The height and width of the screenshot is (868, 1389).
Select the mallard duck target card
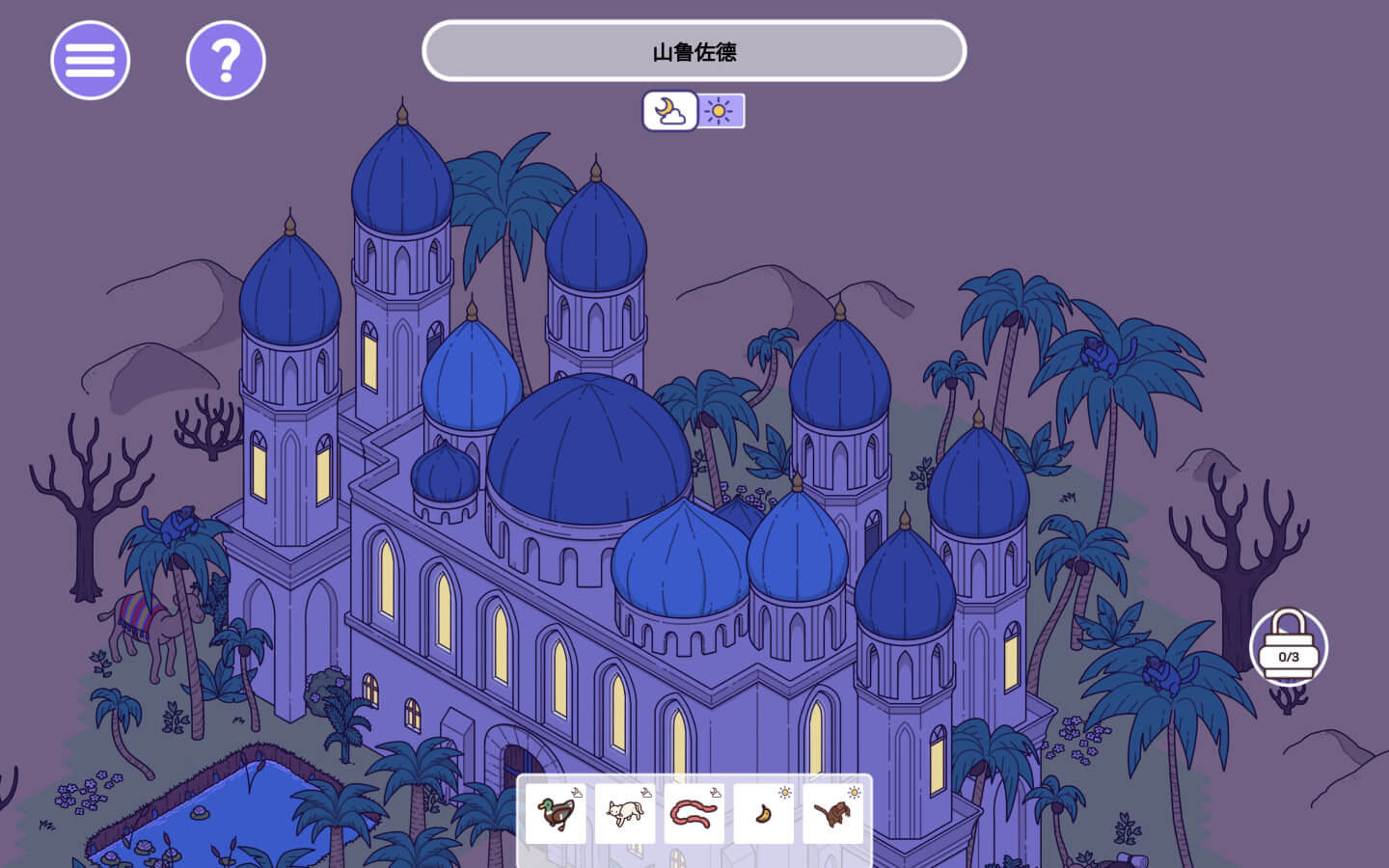[x=556, y=813]
